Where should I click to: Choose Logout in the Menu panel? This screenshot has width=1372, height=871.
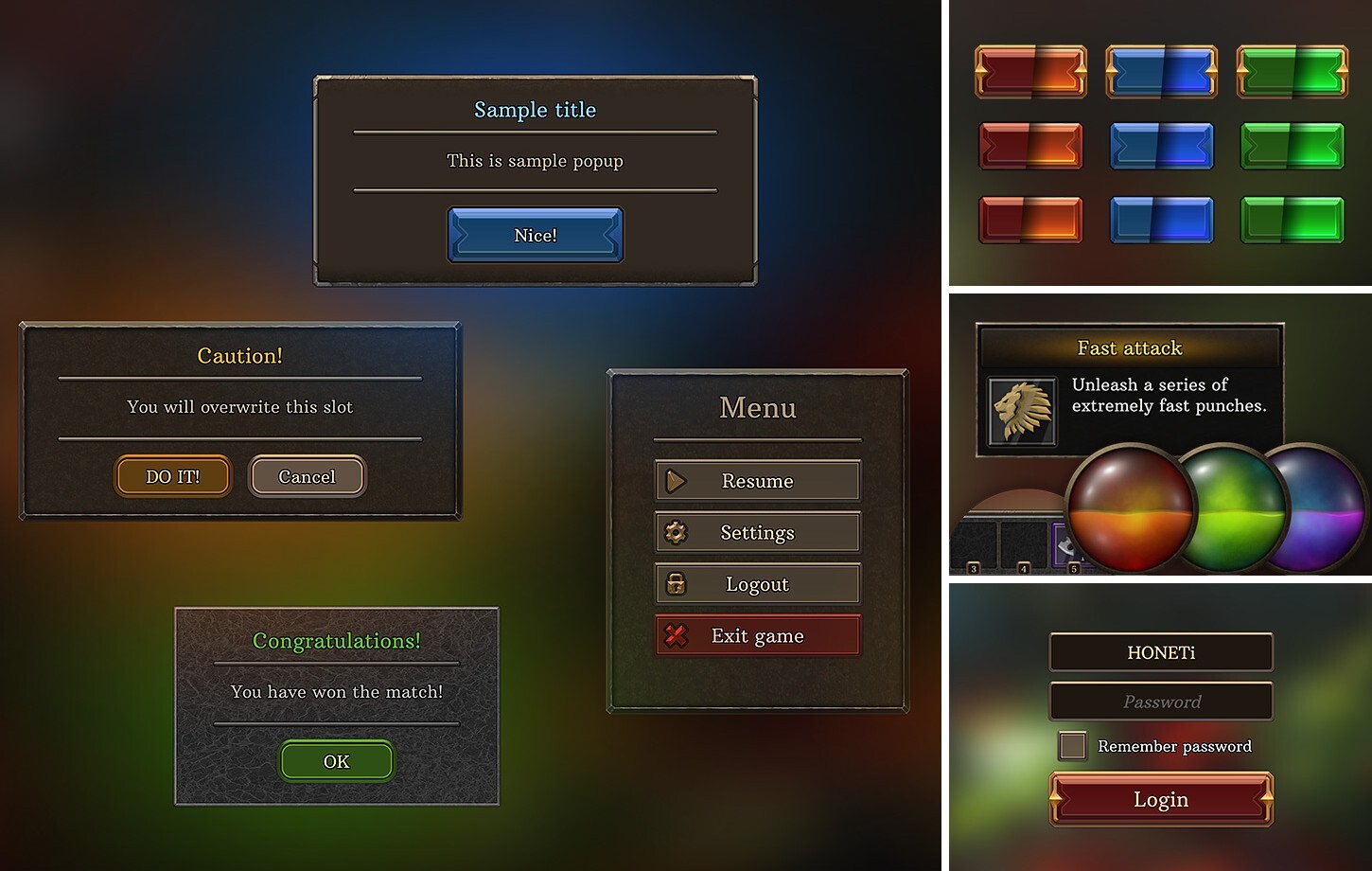point(757,584)
